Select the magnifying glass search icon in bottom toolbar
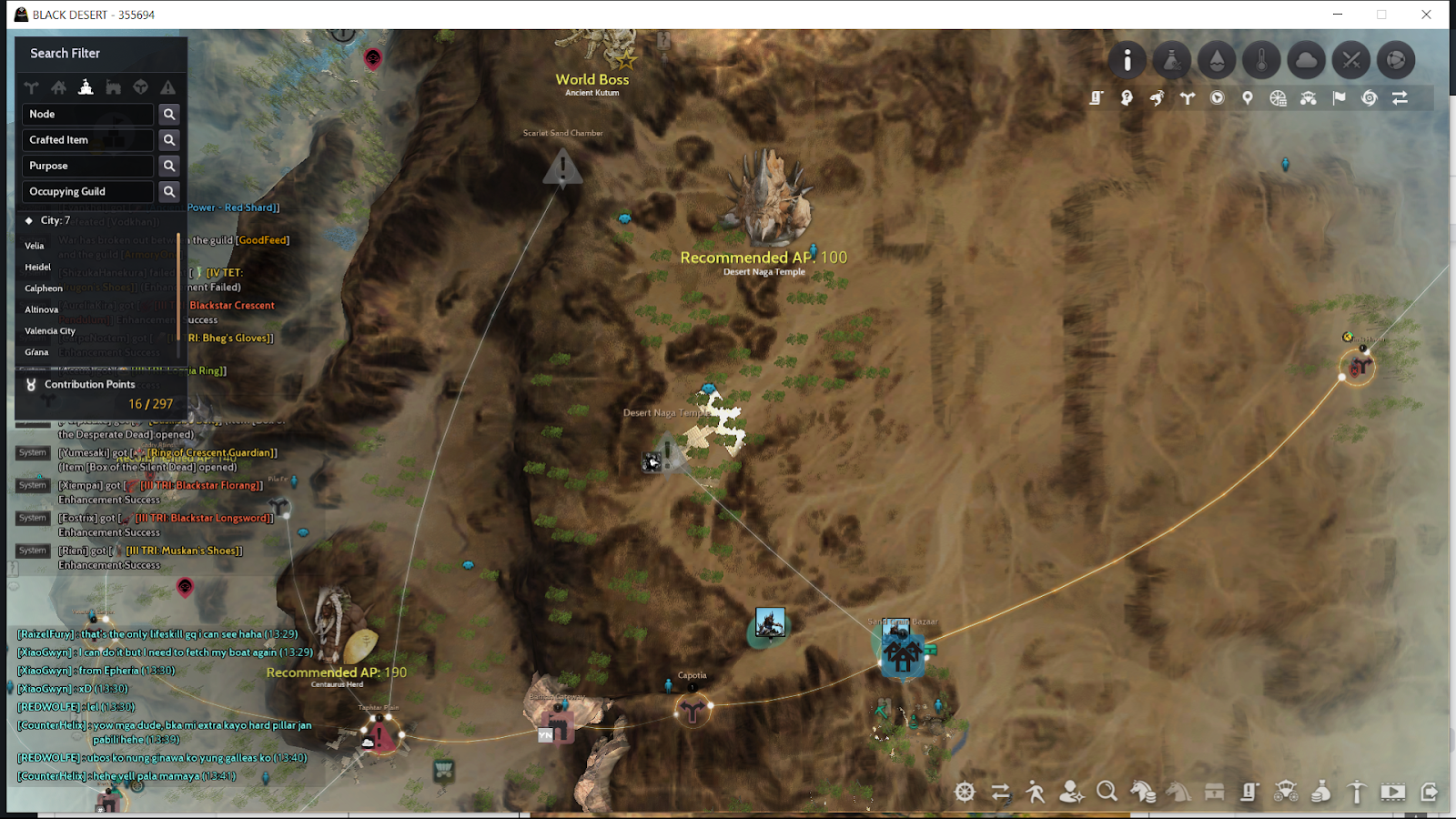Image resolution: width=1456 pixels, height=819 pixels. coord(1107,793)
